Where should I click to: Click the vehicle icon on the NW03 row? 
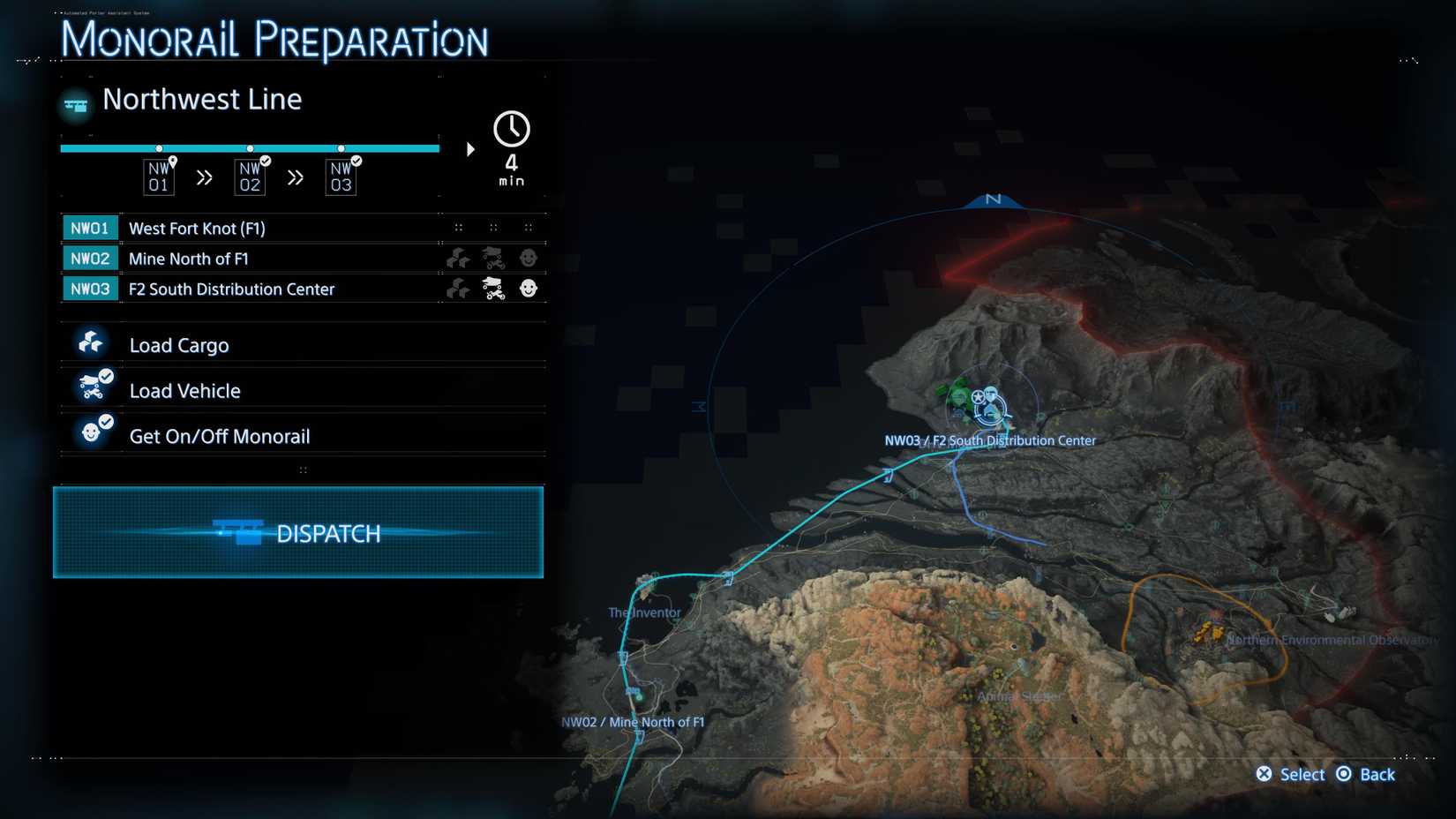click(x=493, y=288)
